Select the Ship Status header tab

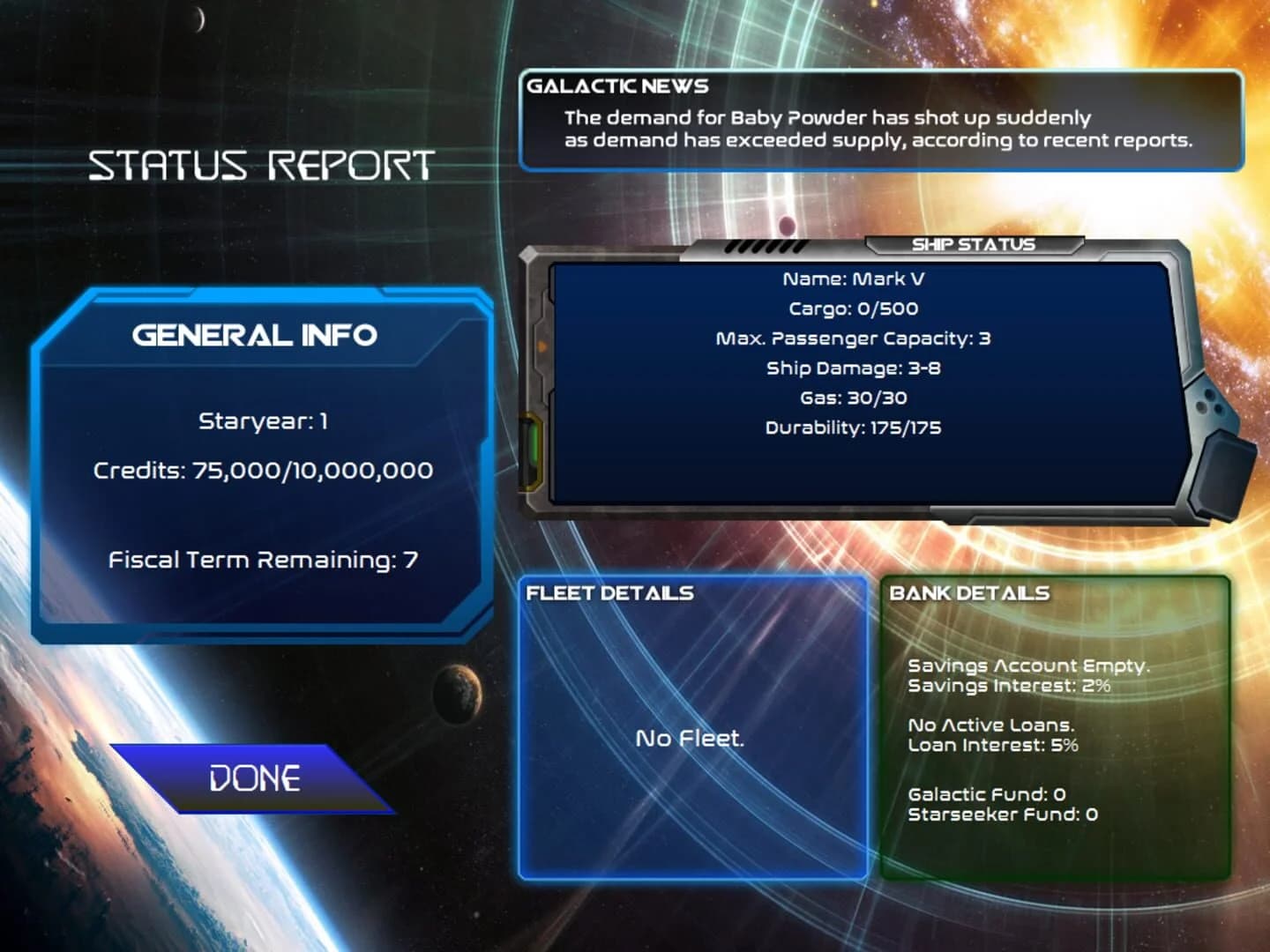[973, 244]
